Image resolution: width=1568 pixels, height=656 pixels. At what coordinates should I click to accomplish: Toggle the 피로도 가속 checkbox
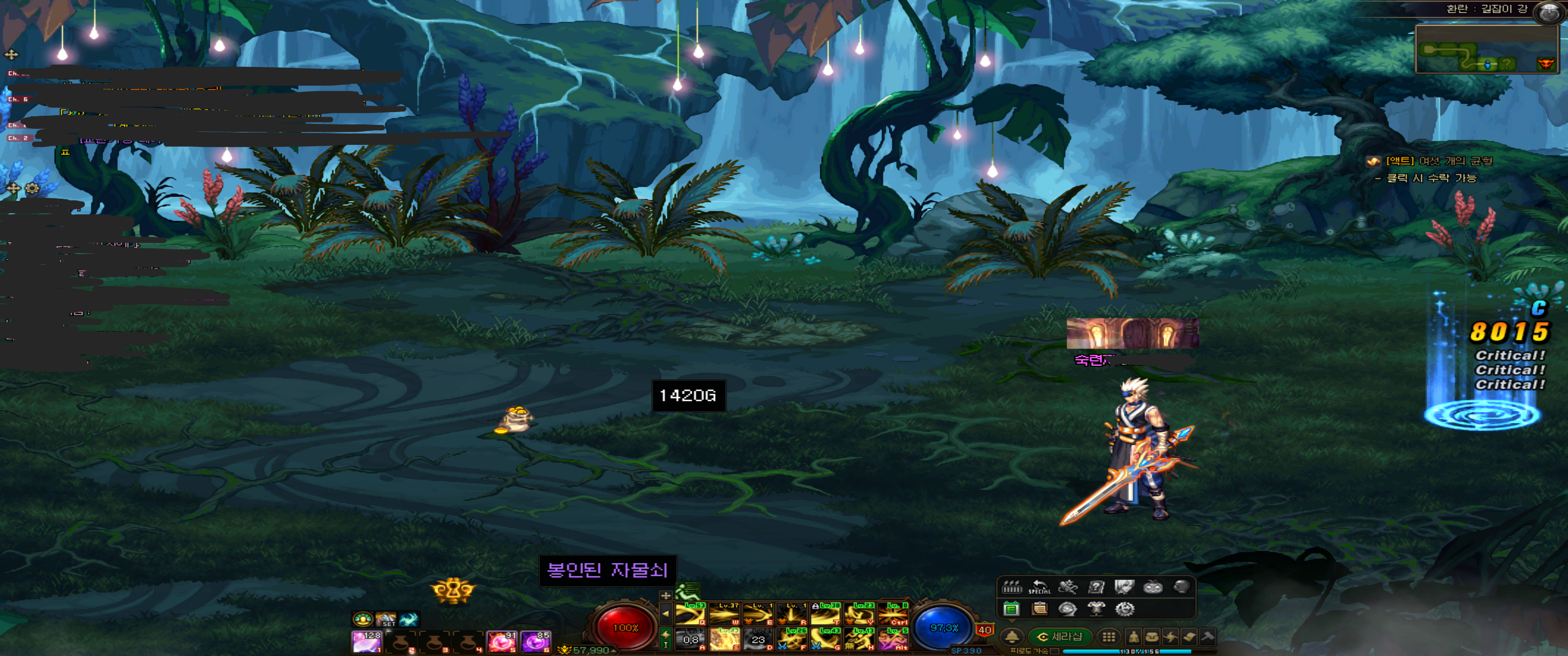click(1055, 651)
